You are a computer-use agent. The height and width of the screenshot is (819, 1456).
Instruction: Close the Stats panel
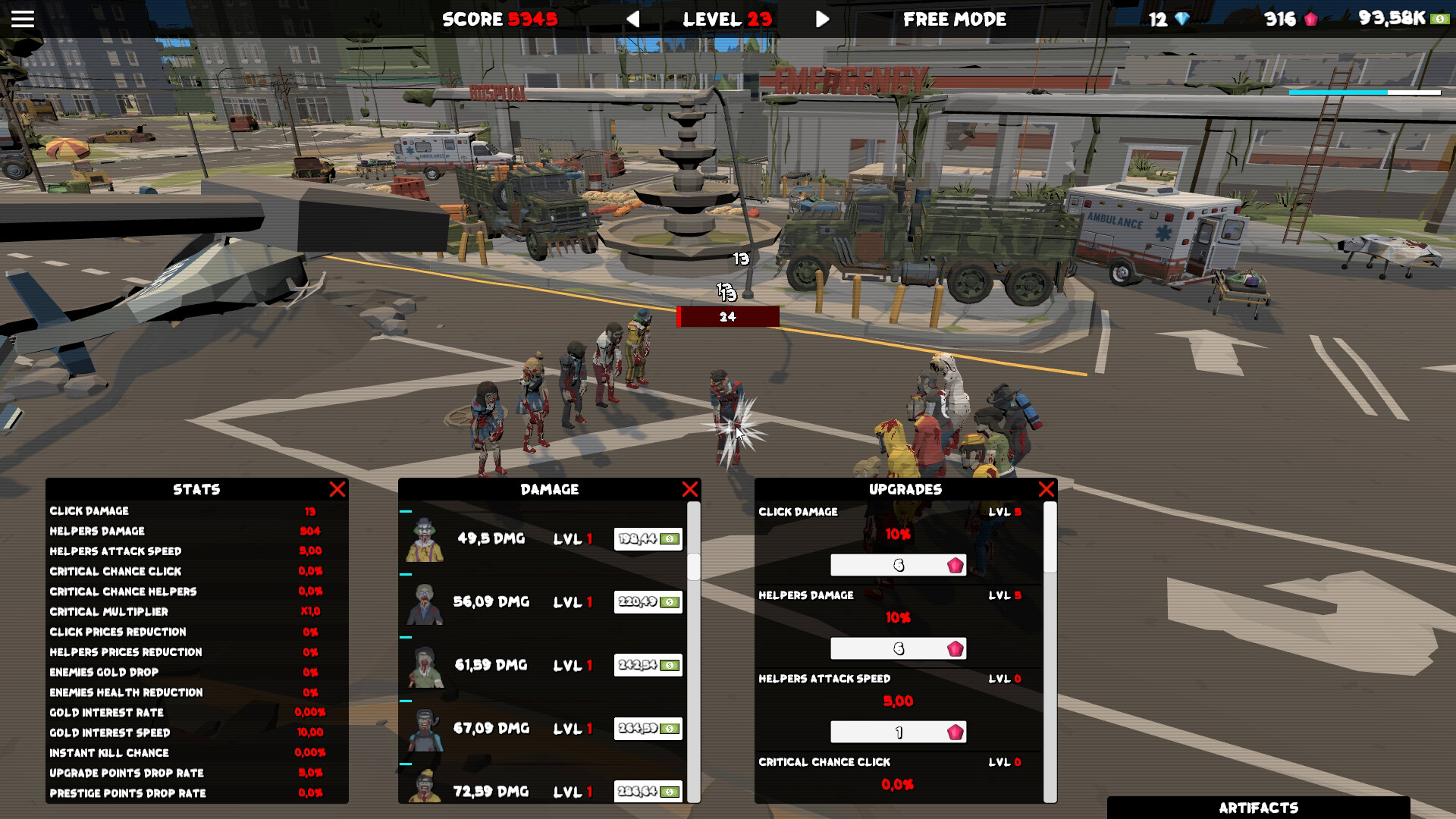[x=338, y=489]
